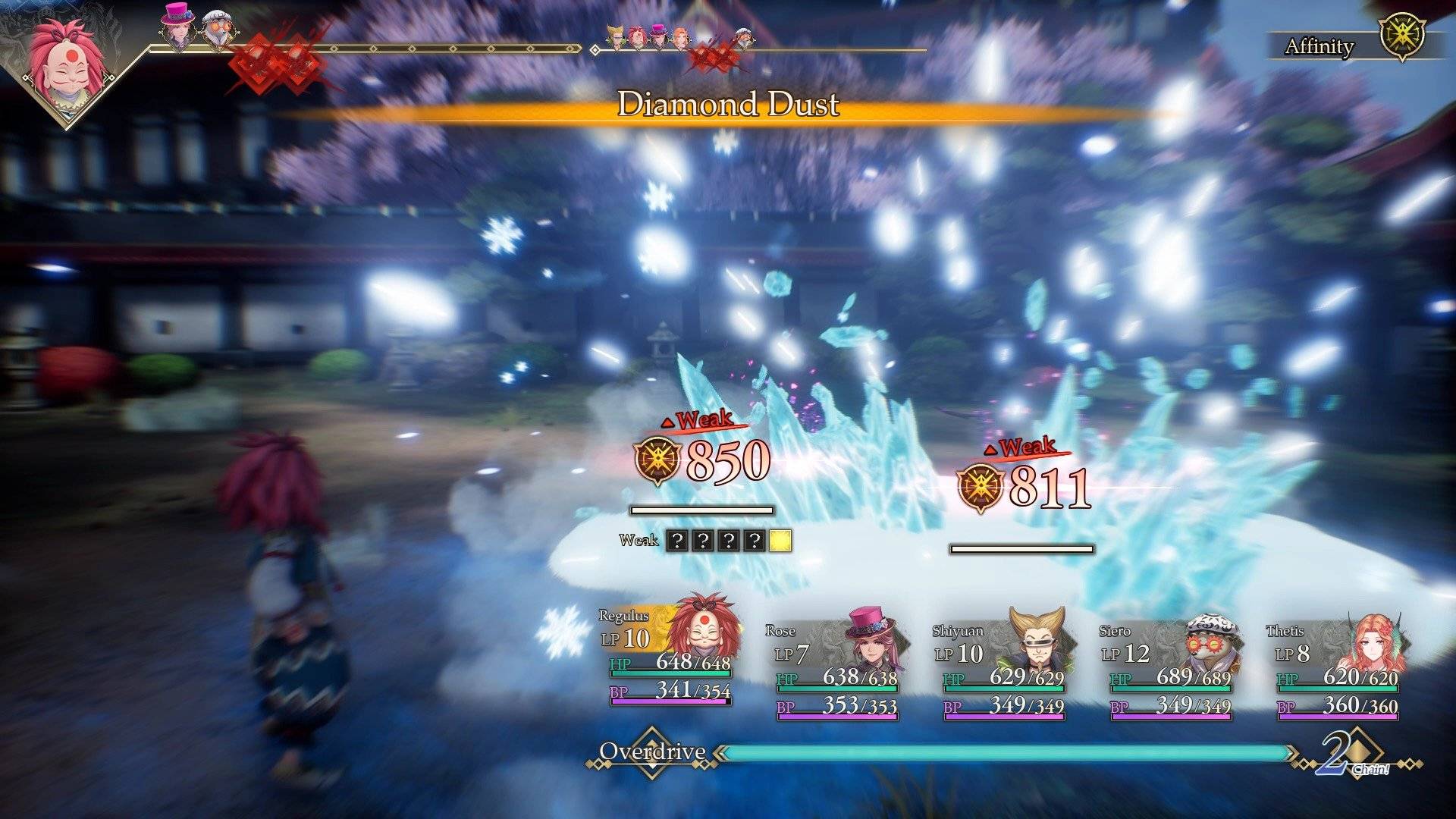Toggle the Weak indicator above the 811 damage
1456x819 pixels.
coord(1025,447)
